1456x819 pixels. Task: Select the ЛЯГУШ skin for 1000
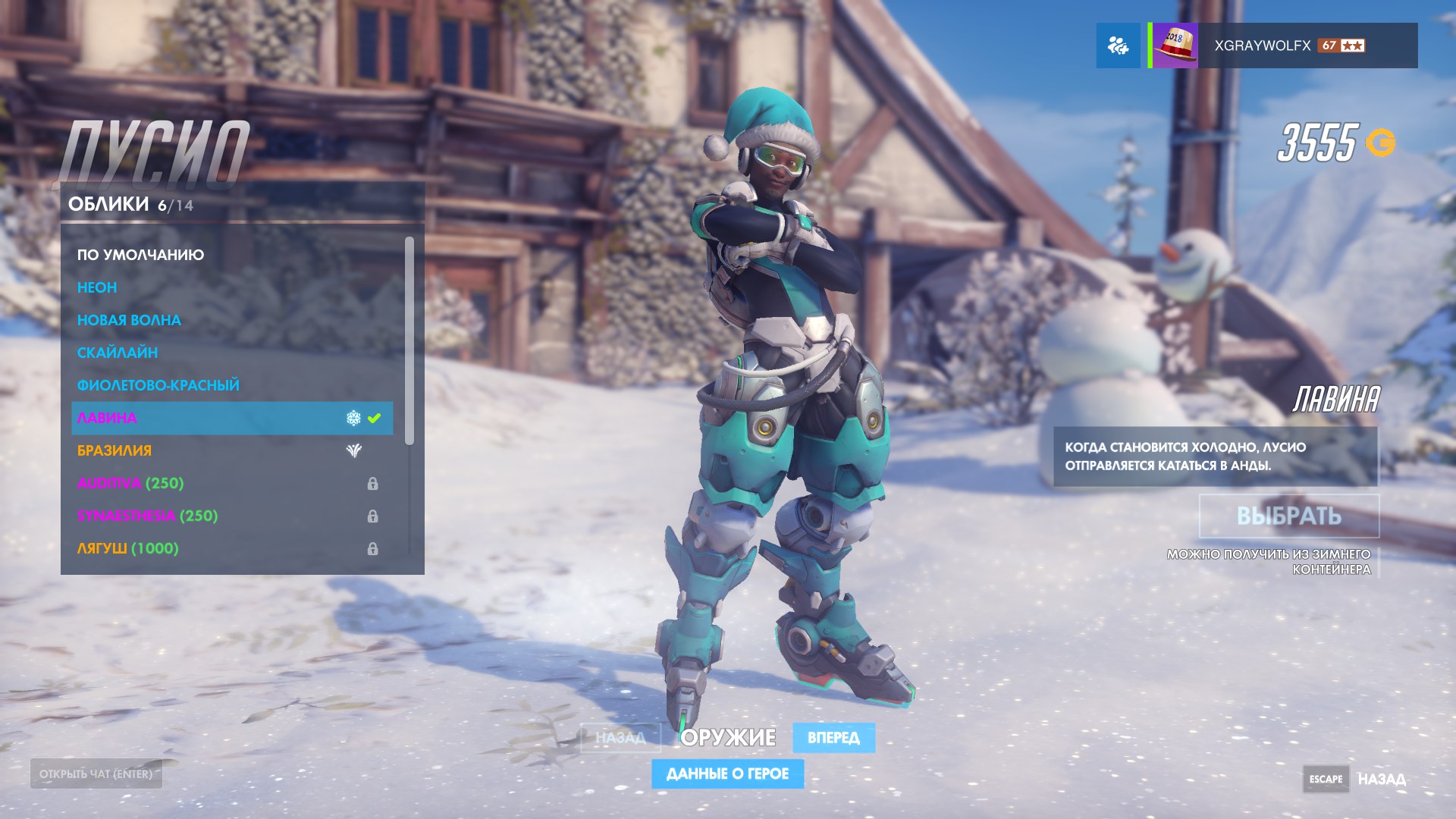tap(127, 548)
